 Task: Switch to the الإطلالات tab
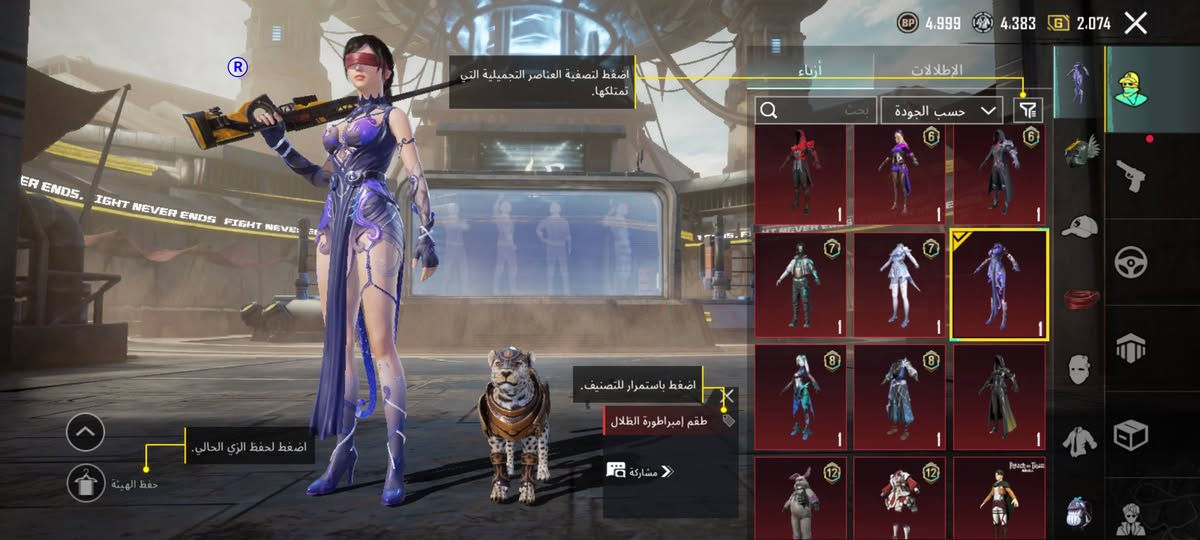936,71
